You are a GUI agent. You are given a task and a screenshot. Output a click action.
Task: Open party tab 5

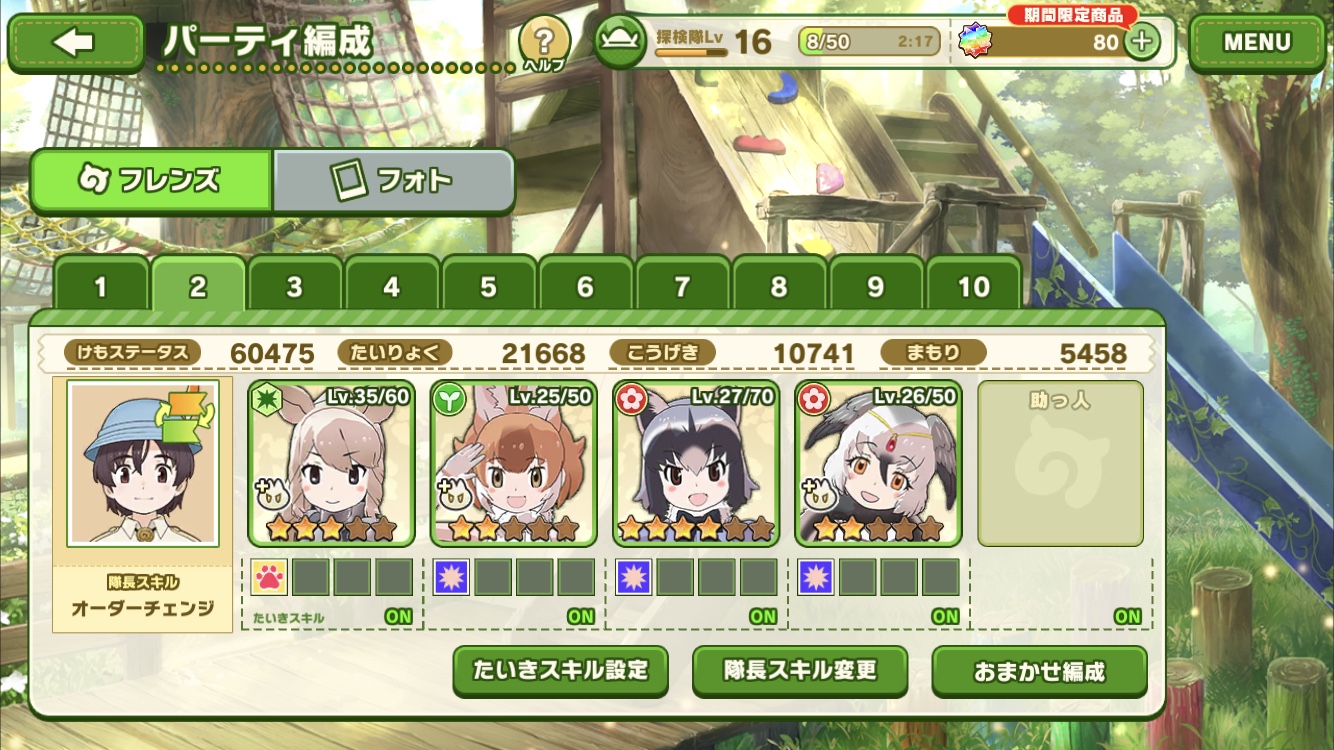coord(488,288)
